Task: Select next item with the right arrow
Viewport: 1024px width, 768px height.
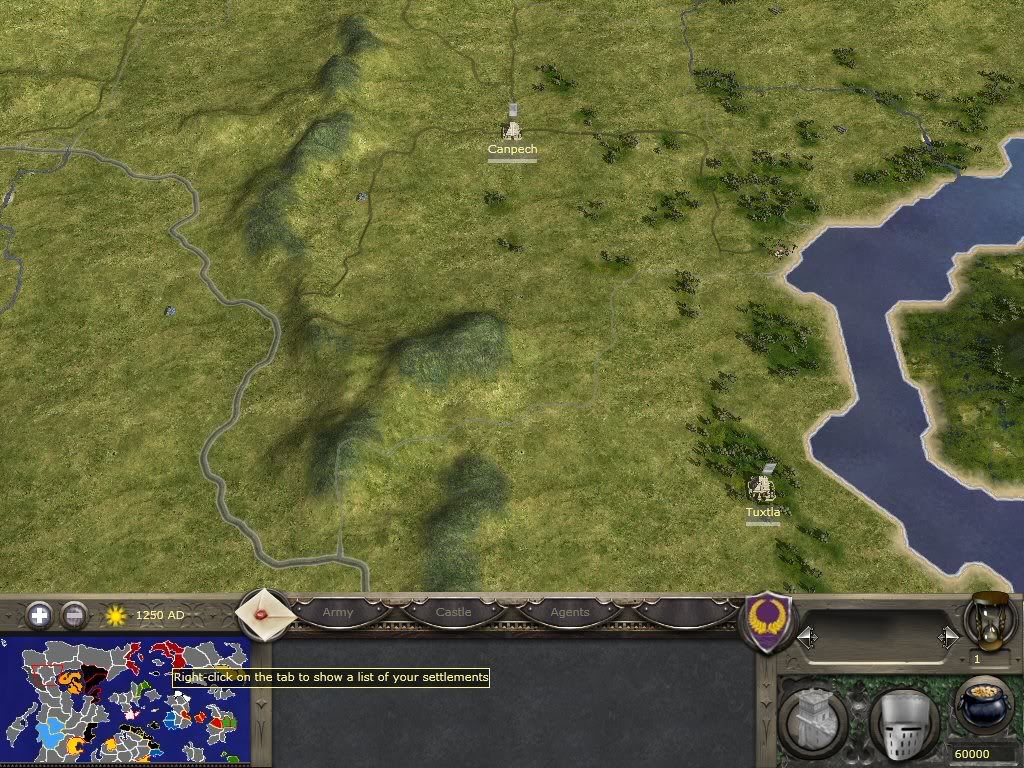Action: coord(948,637)
